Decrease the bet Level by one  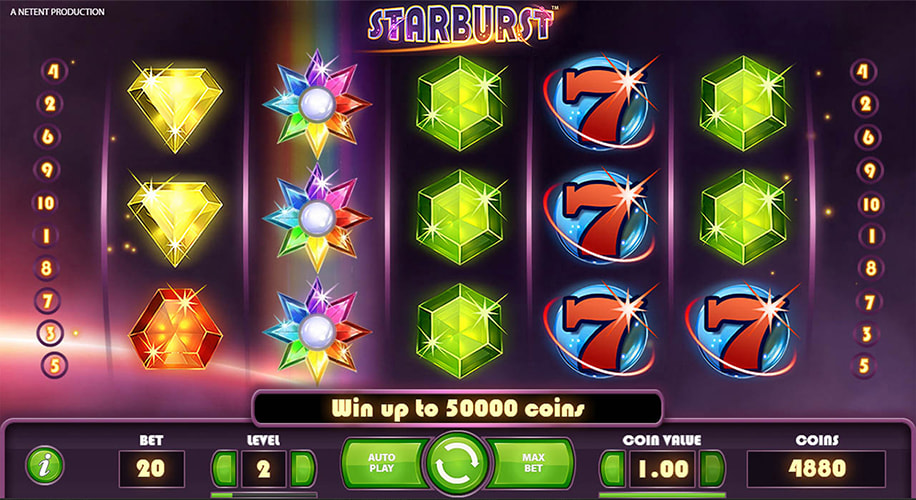(x=224, y=468)
